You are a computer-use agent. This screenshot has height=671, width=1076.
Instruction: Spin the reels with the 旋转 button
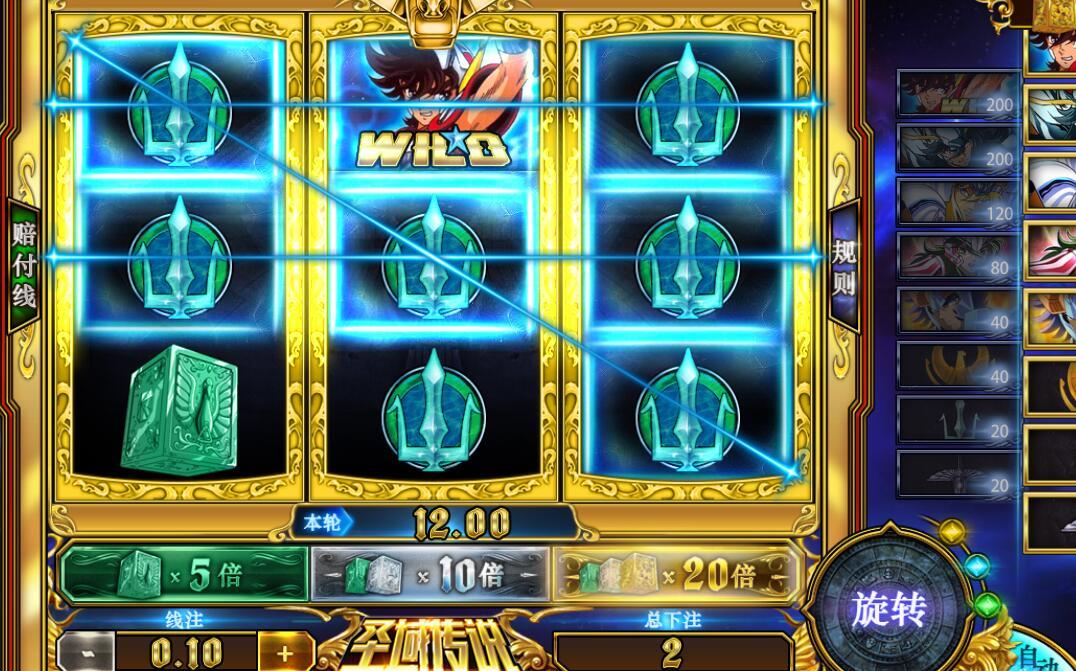point(888,608)
